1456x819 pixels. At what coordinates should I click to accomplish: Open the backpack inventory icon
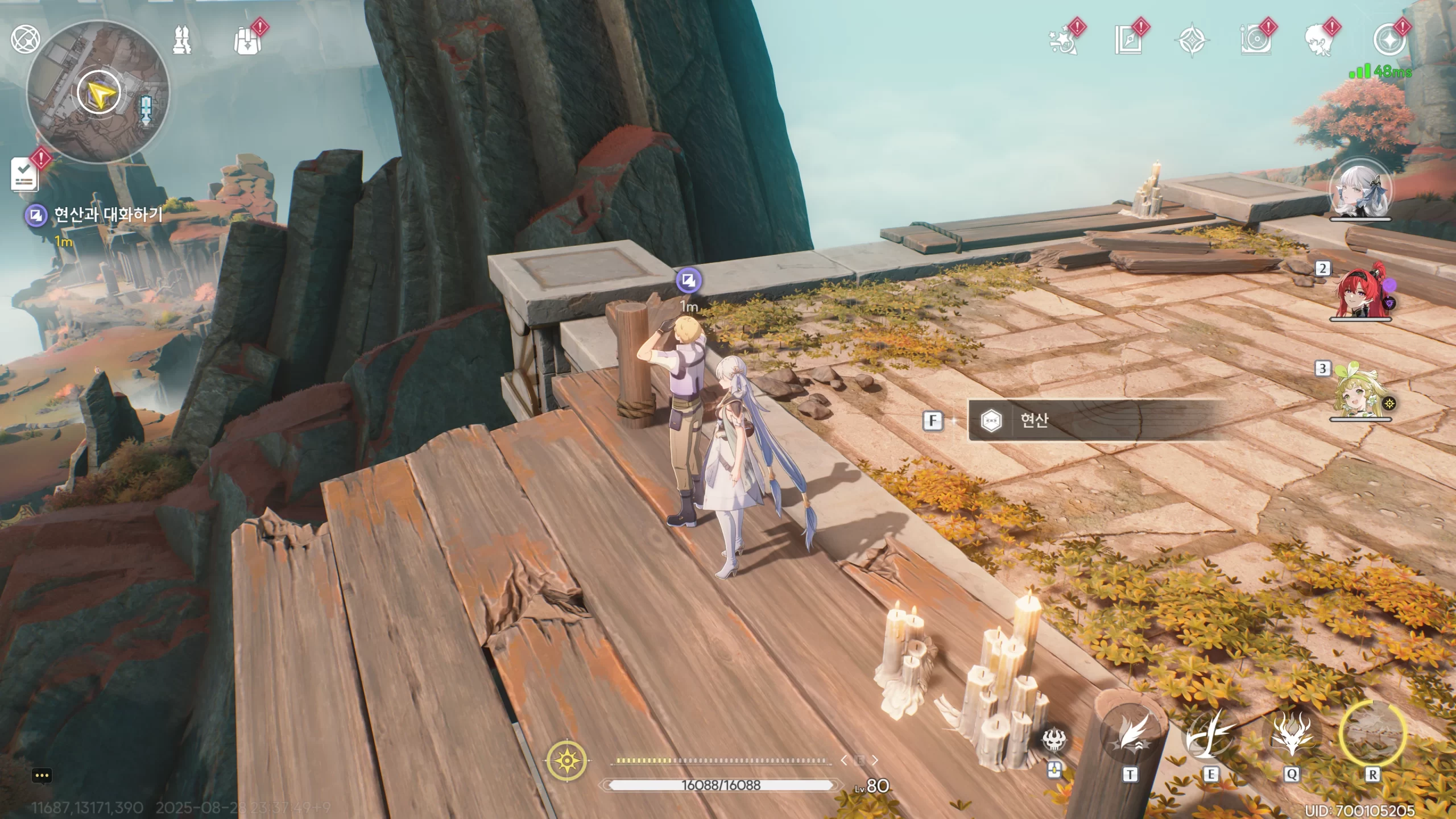[247, 41]
